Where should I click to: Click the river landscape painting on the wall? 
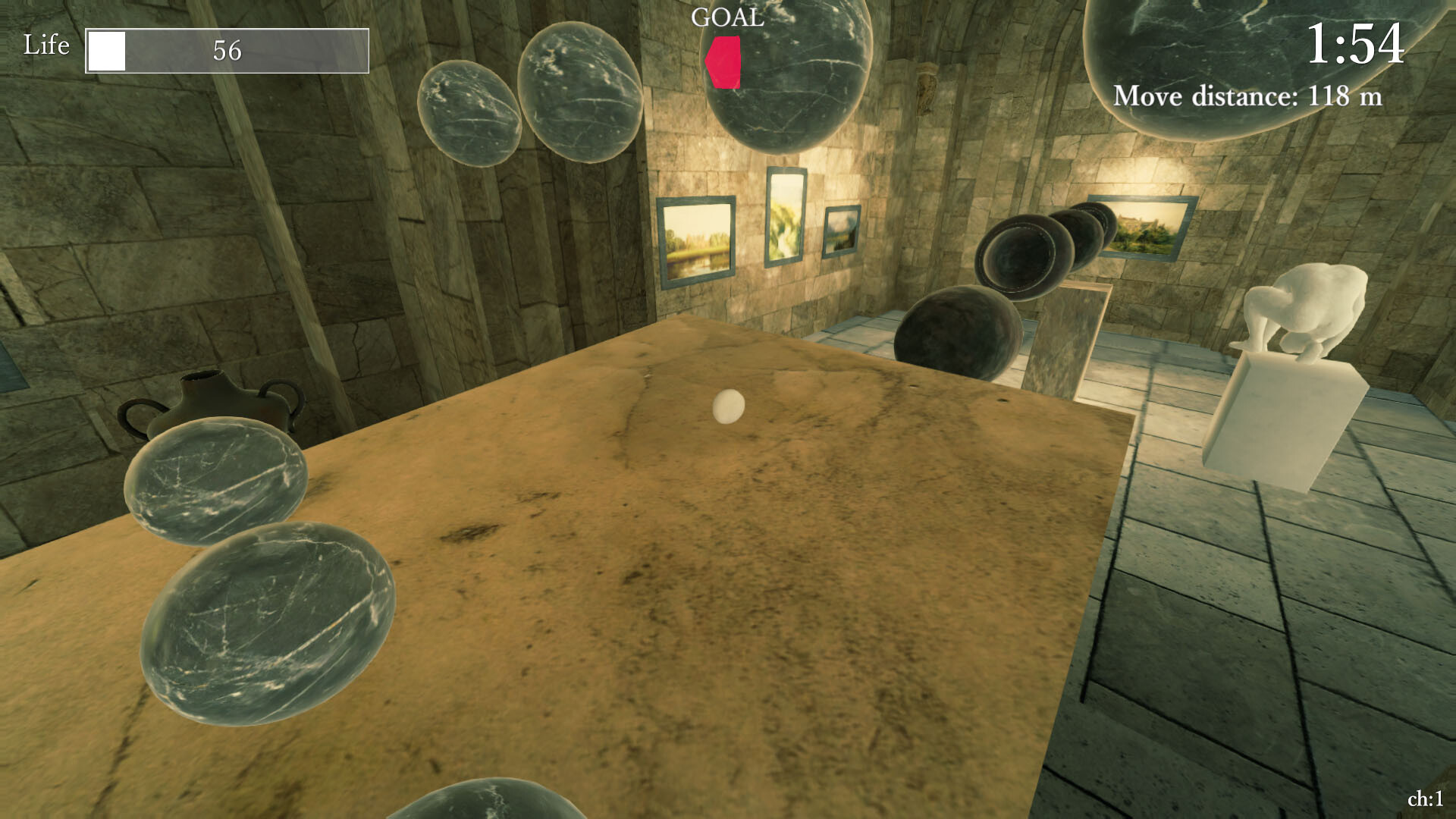697,241
